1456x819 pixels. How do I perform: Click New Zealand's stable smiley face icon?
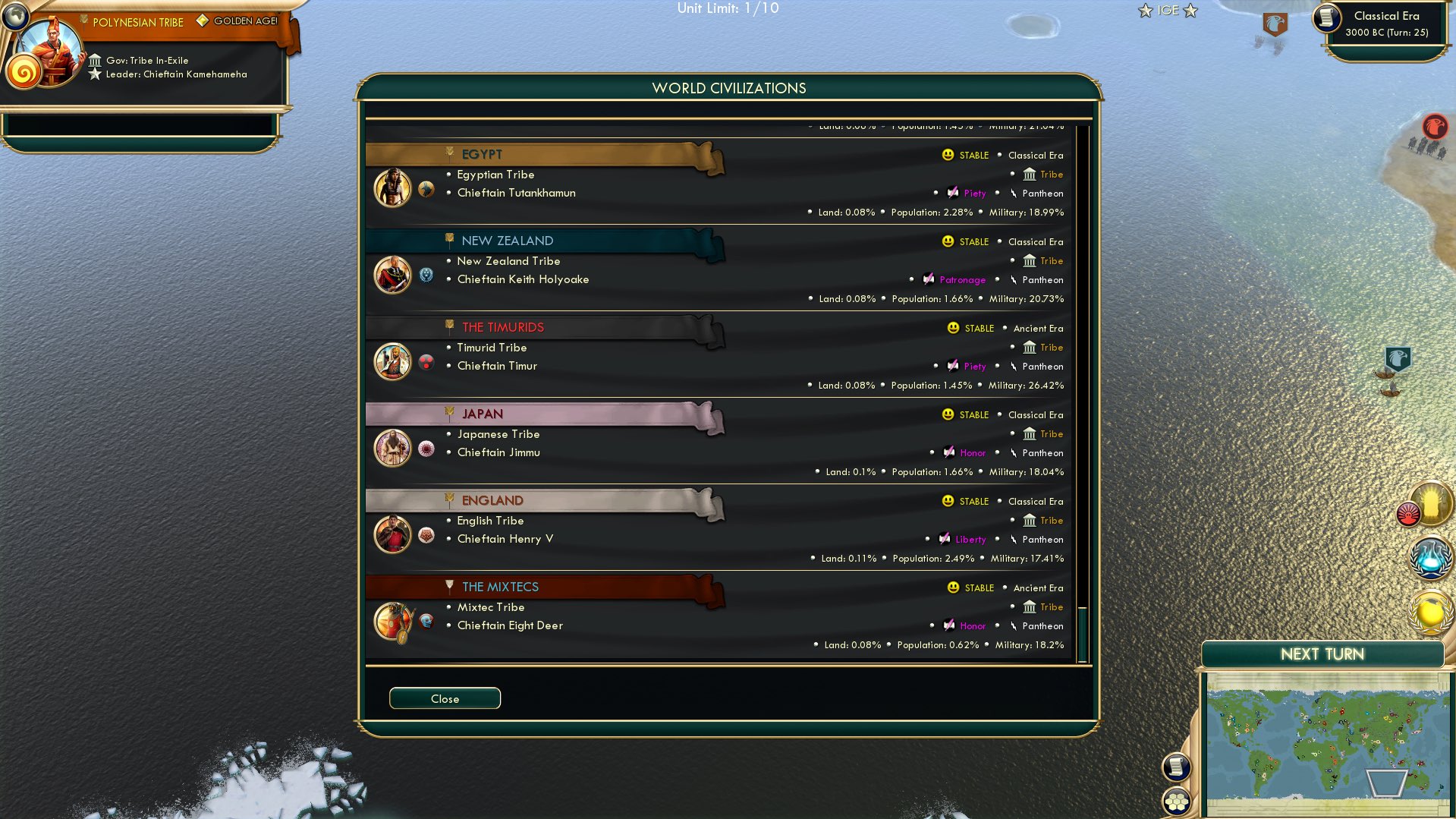(947, 241)
